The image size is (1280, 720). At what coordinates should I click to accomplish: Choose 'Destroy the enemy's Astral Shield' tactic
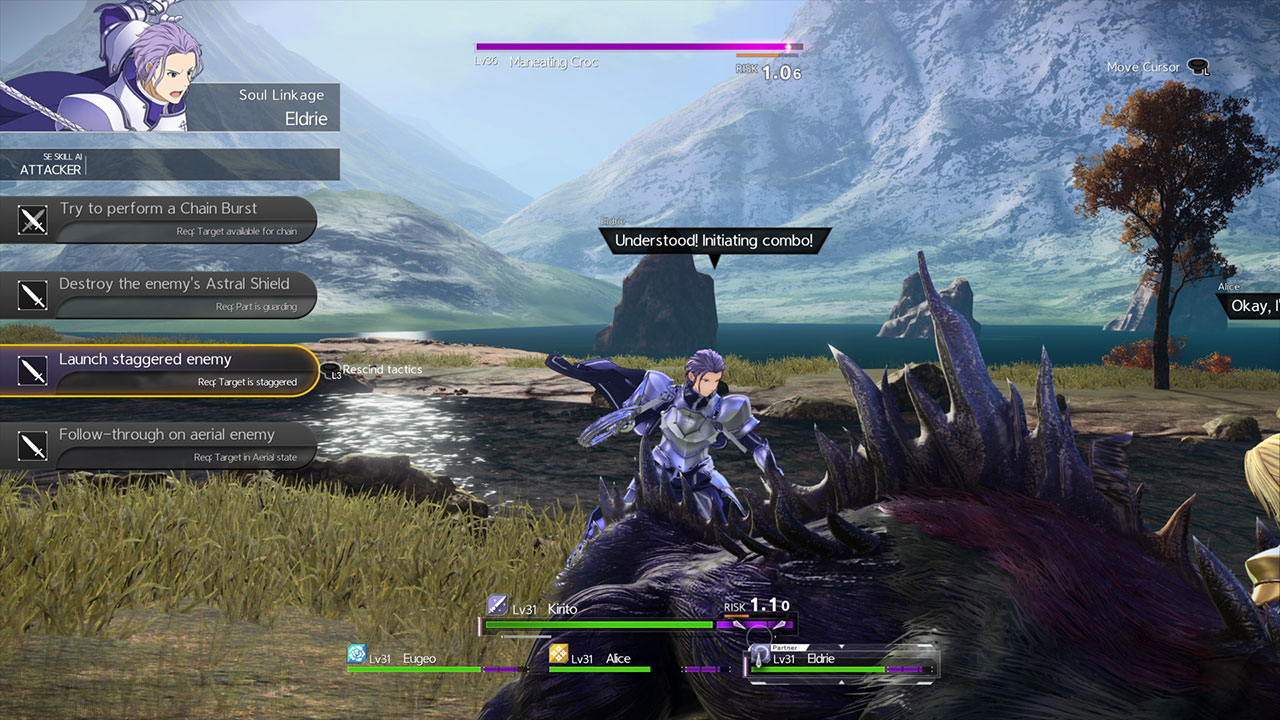(x=158, y=294)
